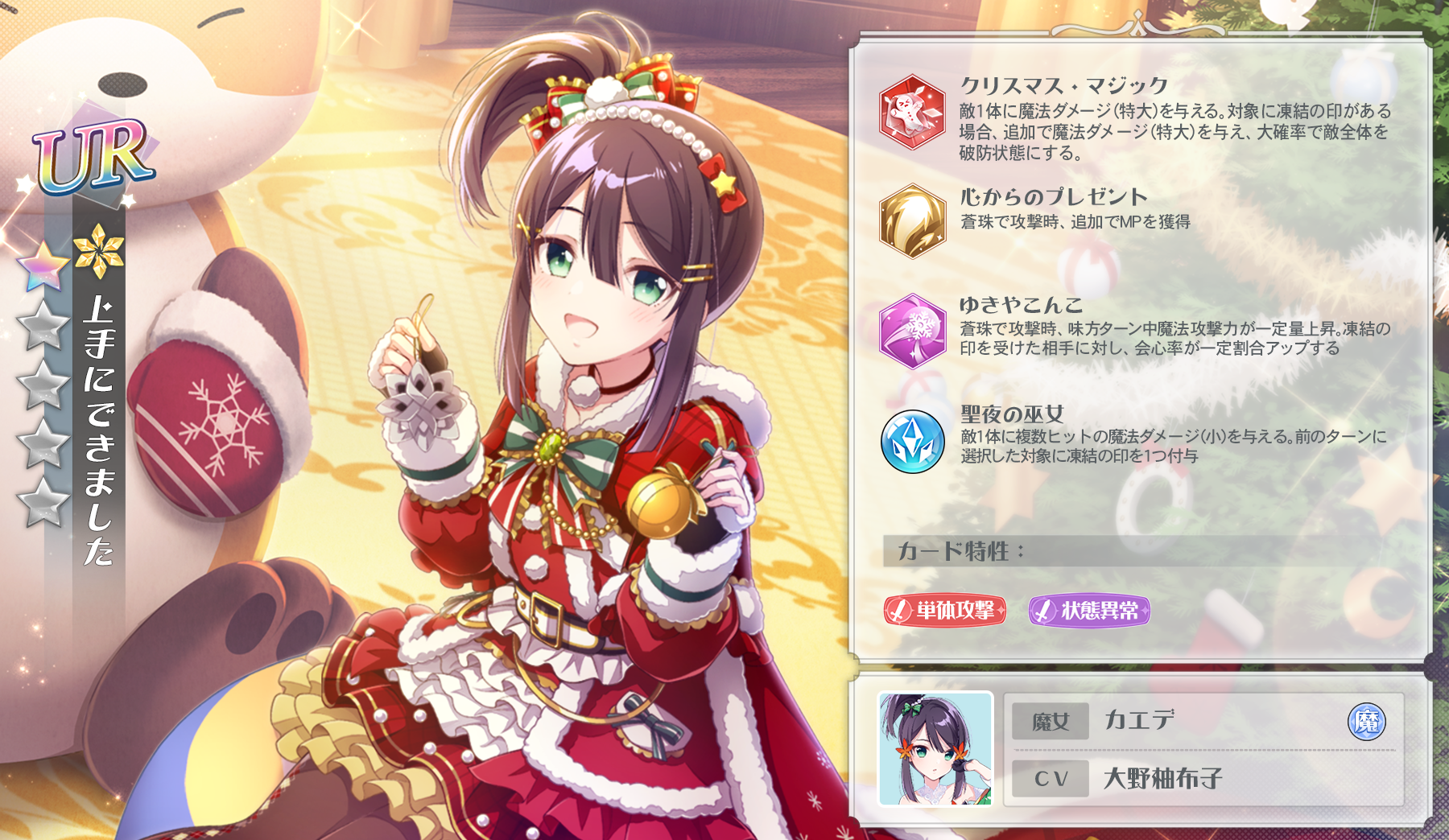Click the ゆきやこんこ purple skill icon

tap(914, 331)
